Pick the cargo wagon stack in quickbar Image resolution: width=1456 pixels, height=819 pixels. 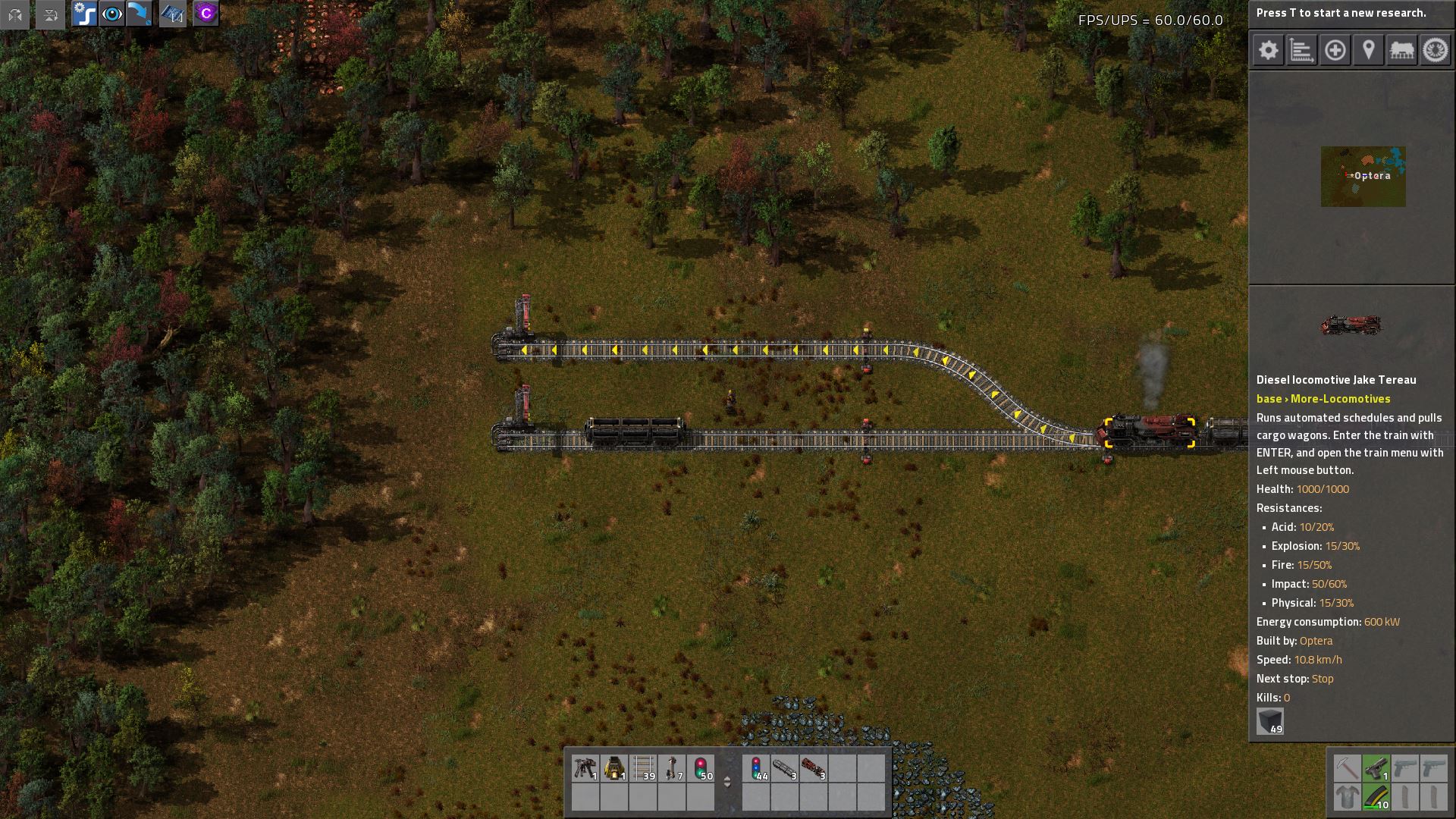pyautogui.click(x=785, y=769)
